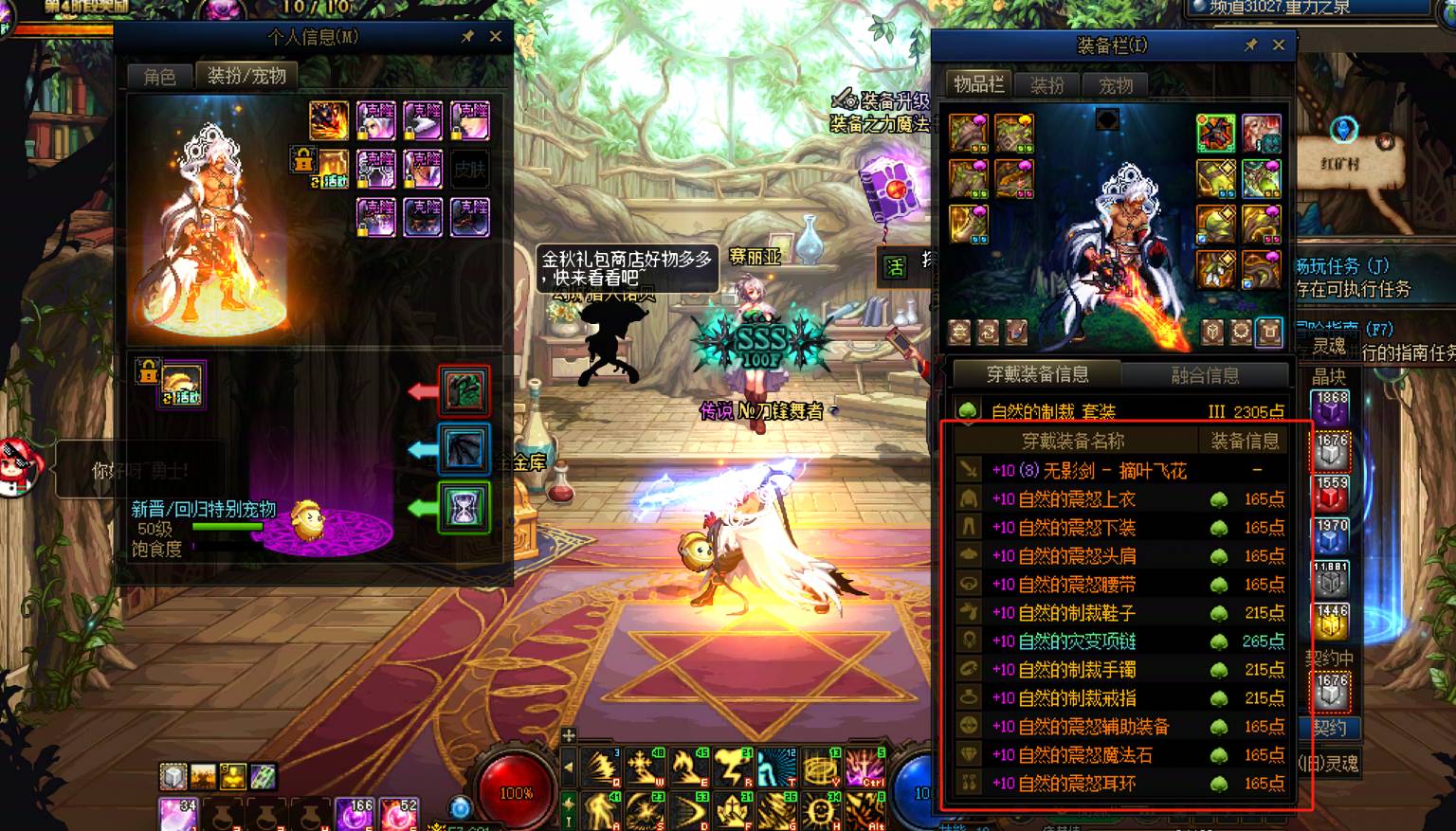The image size is (1456, 831).
Task: Show the 穿戴装备信息 tab
Action: click(x=1037, y=374)
